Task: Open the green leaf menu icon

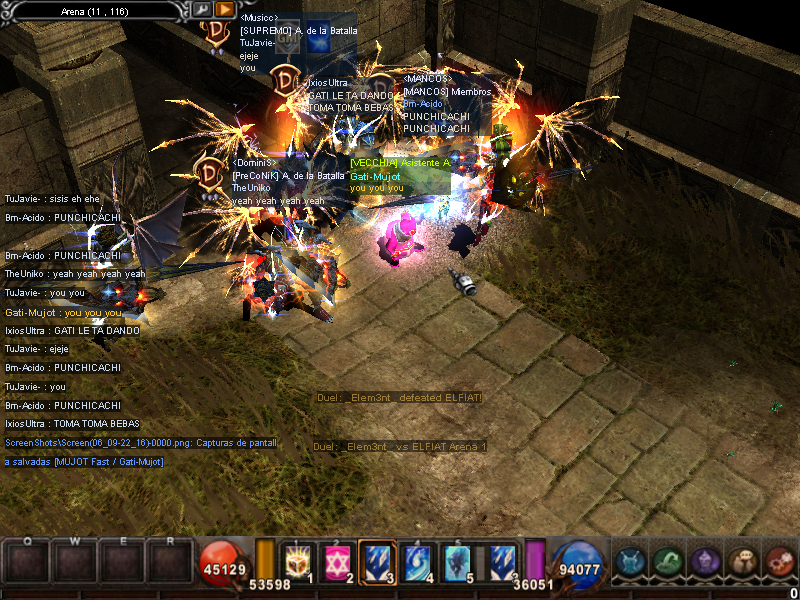Action: point(667,562)
